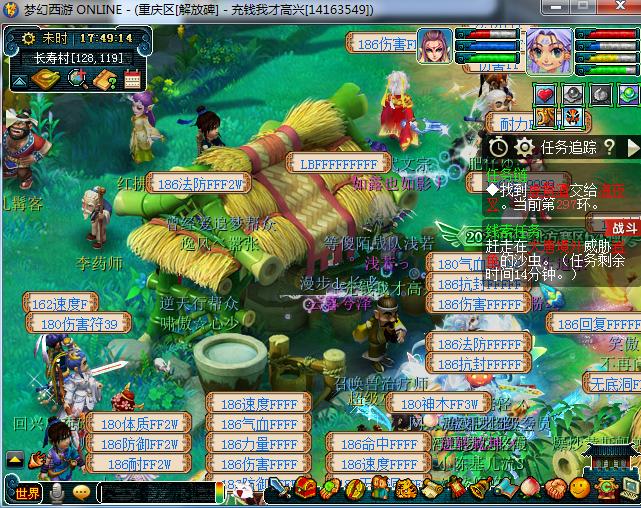Open the quest tracker stopwatch icon
Viewport: 641px width, 508px height.
tap(498, 147)
